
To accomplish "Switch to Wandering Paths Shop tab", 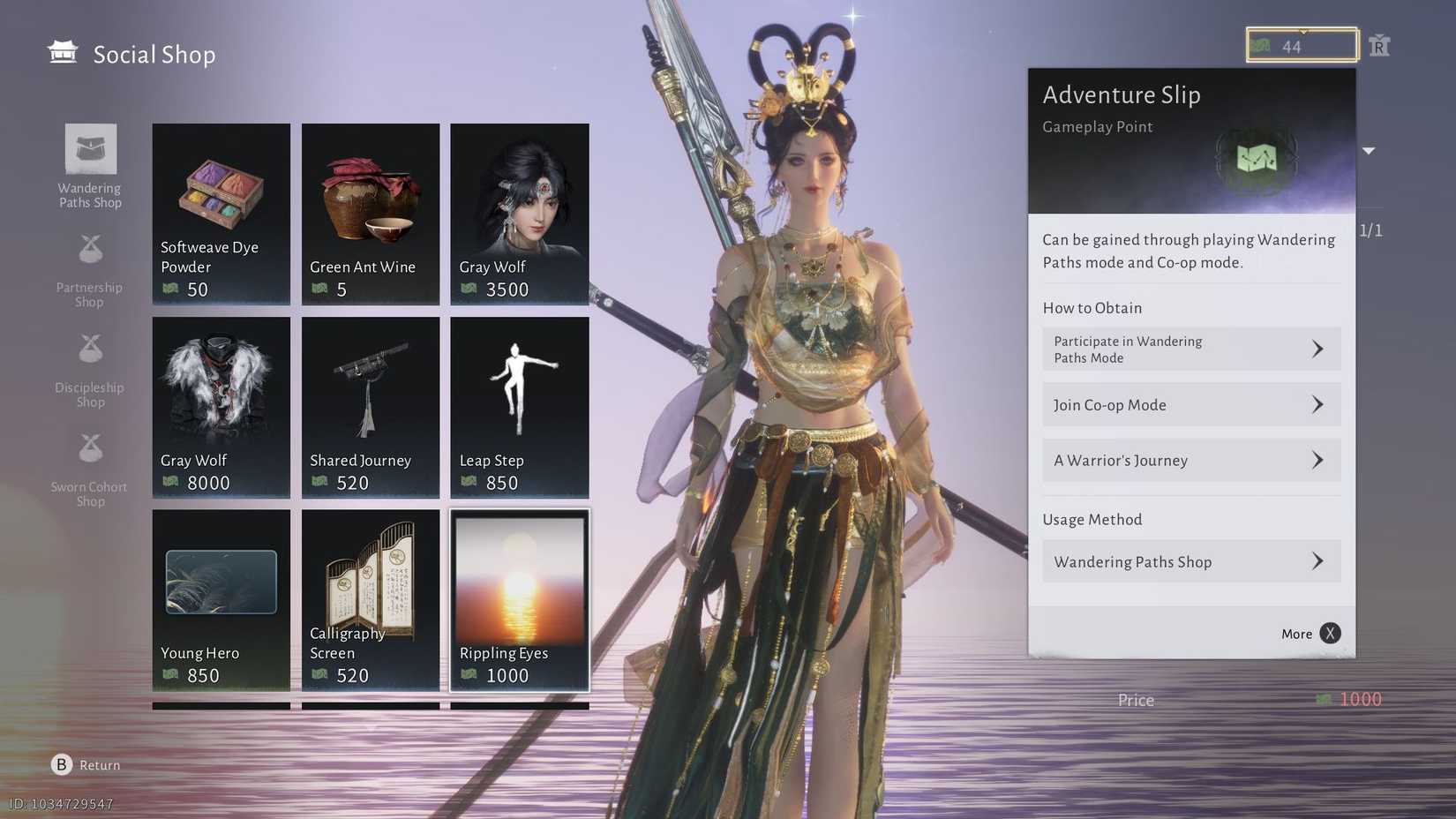I will click(90, 166).
